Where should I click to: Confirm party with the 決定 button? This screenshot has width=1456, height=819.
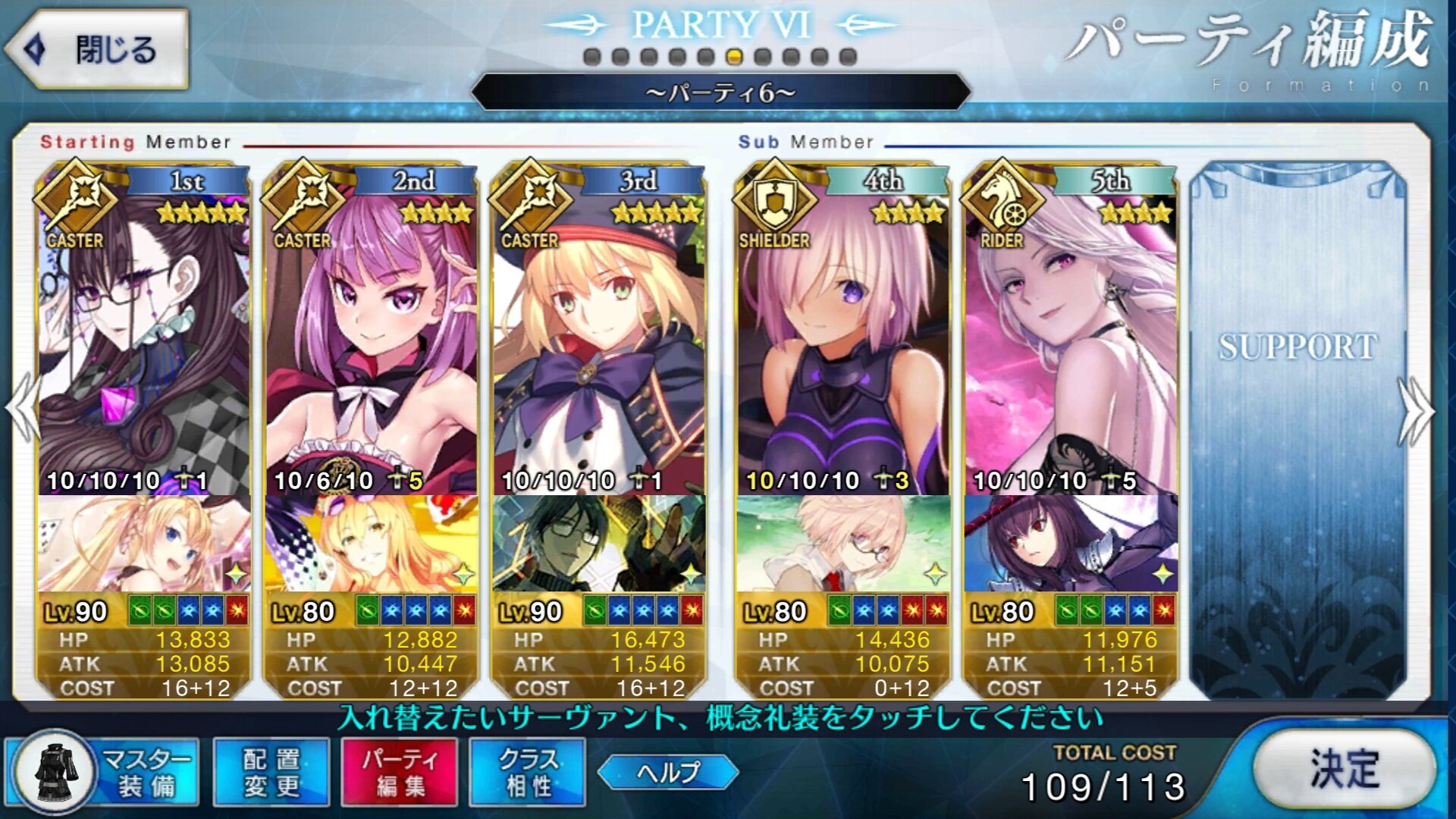coord(1344,769)
